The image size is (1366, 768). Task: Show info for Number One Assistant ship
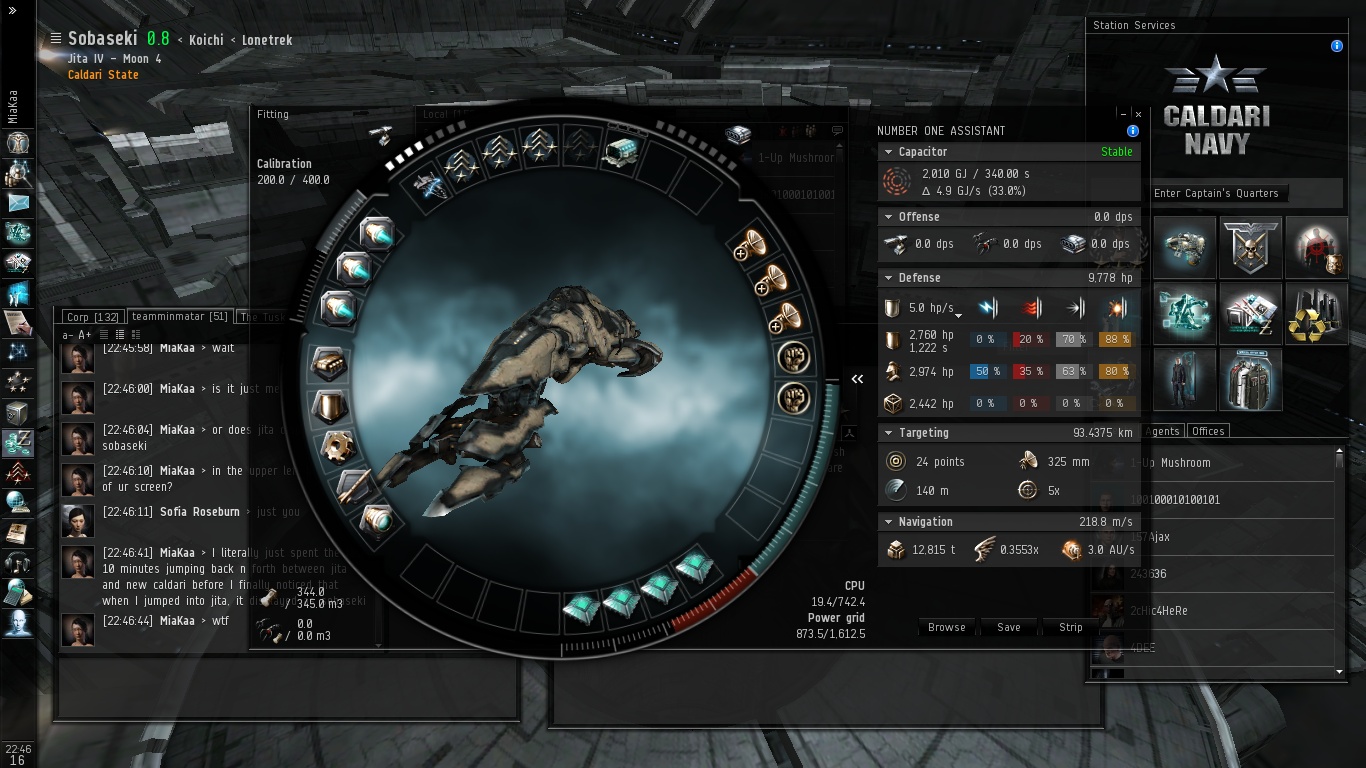click(x=1133, y=131)
